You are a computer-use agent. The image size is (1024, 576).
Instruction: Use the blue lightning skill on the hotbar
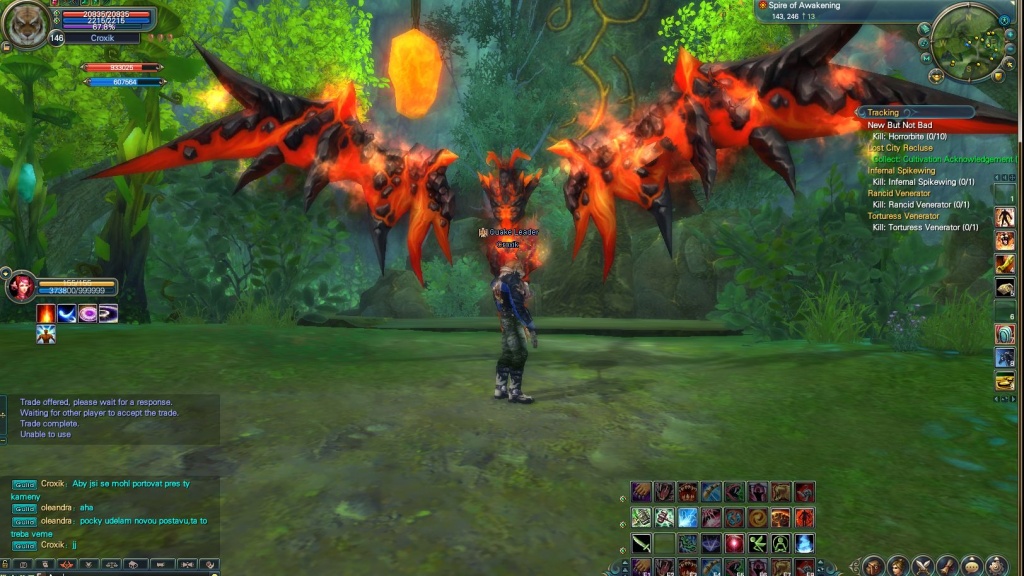tap(688, 517)
